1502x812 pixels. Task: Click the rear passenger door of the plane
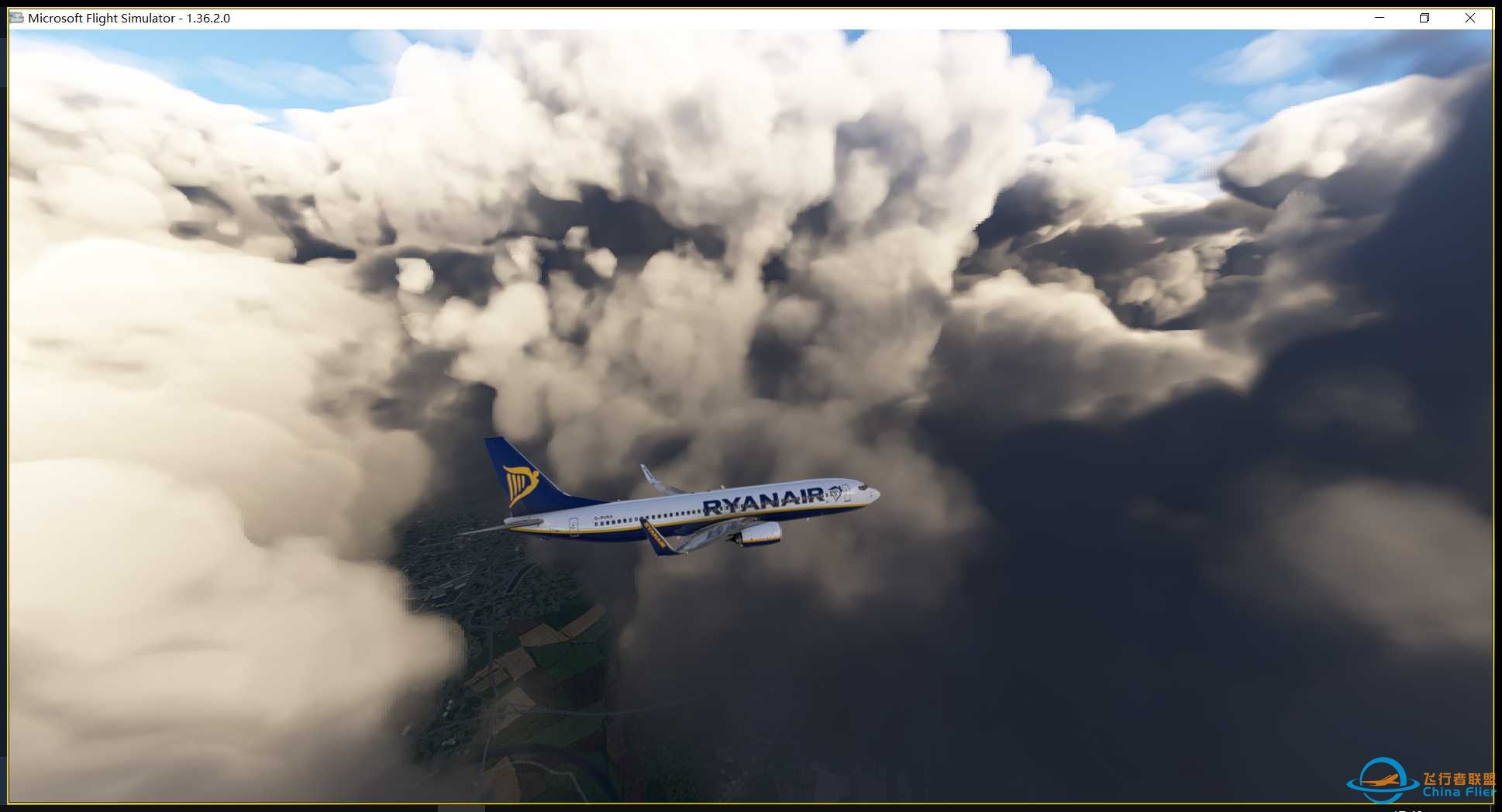573,528
